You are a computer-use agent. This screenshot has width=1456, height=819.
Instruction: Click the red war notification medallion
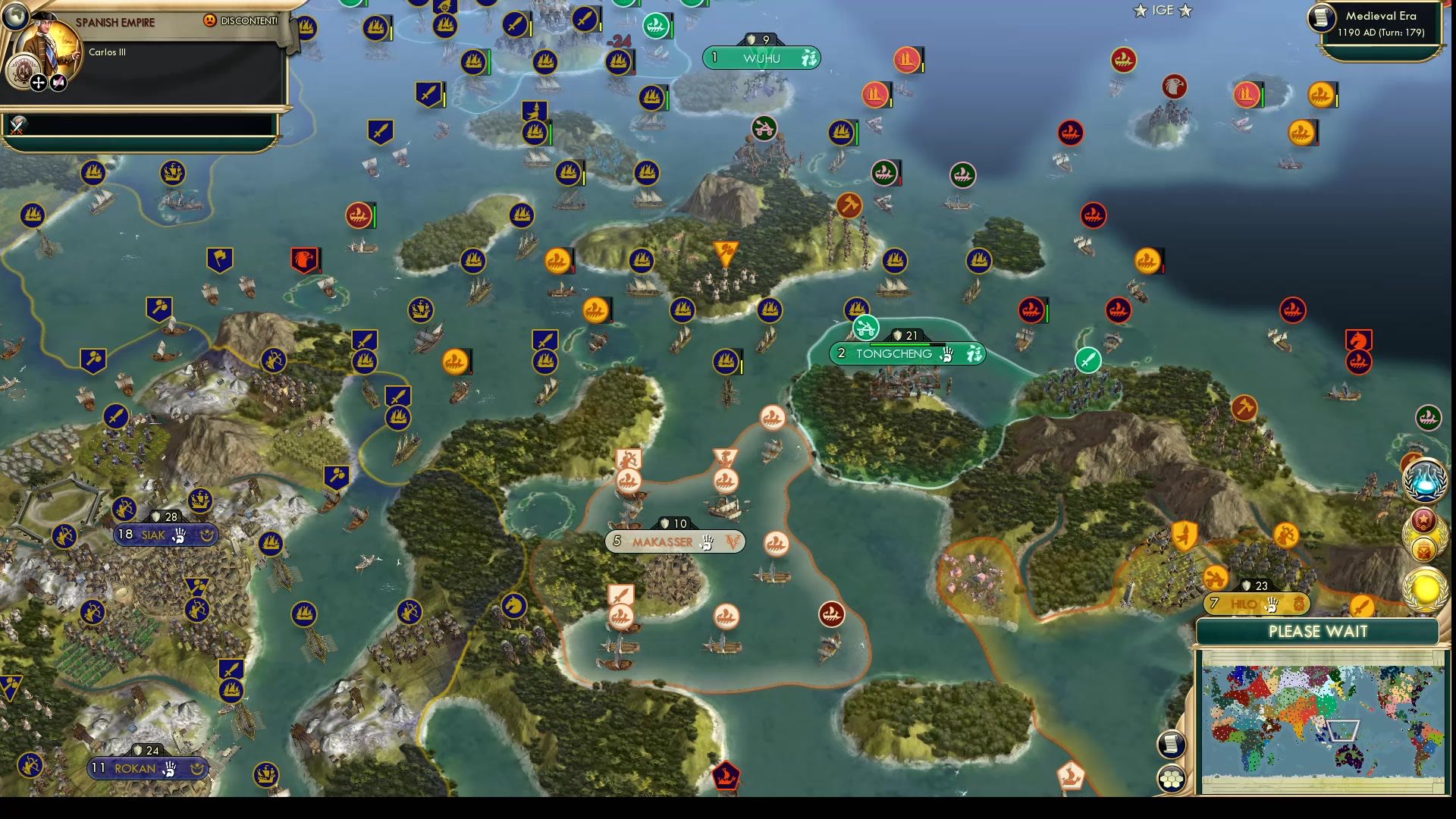coord(1423,520)
